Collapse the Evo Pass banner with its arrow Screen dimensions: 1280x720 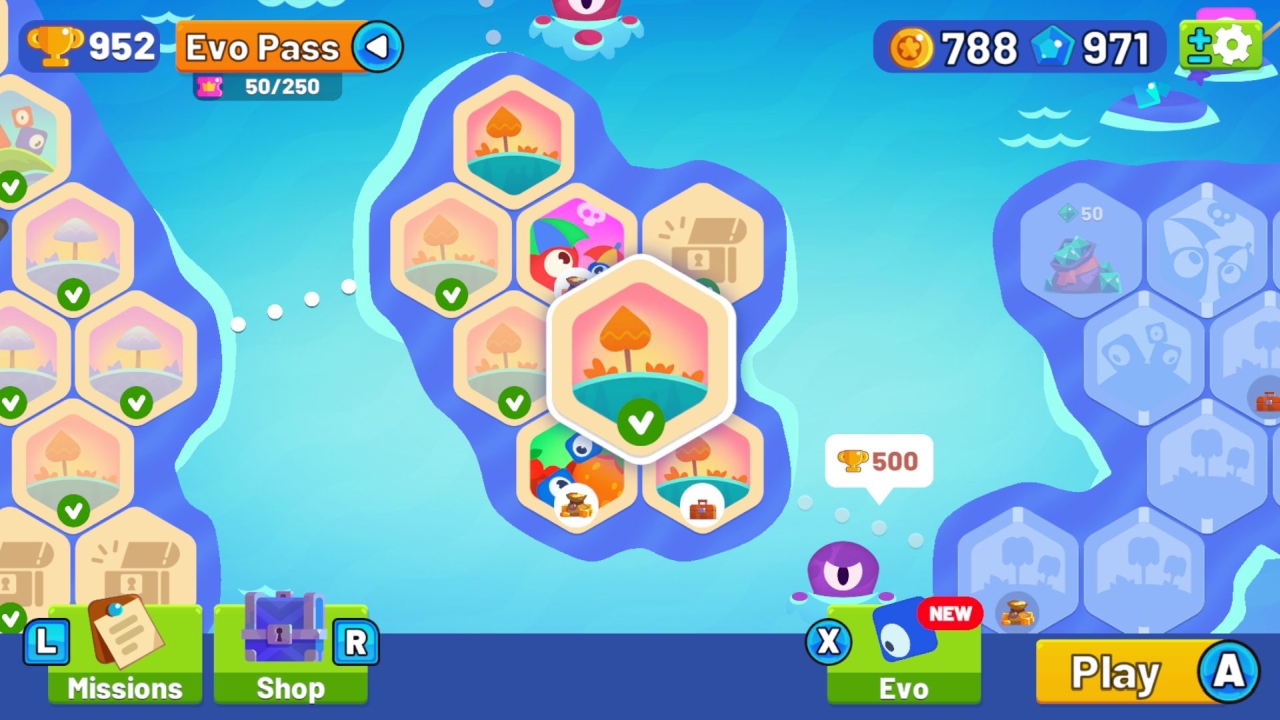(x=378, y=46)
